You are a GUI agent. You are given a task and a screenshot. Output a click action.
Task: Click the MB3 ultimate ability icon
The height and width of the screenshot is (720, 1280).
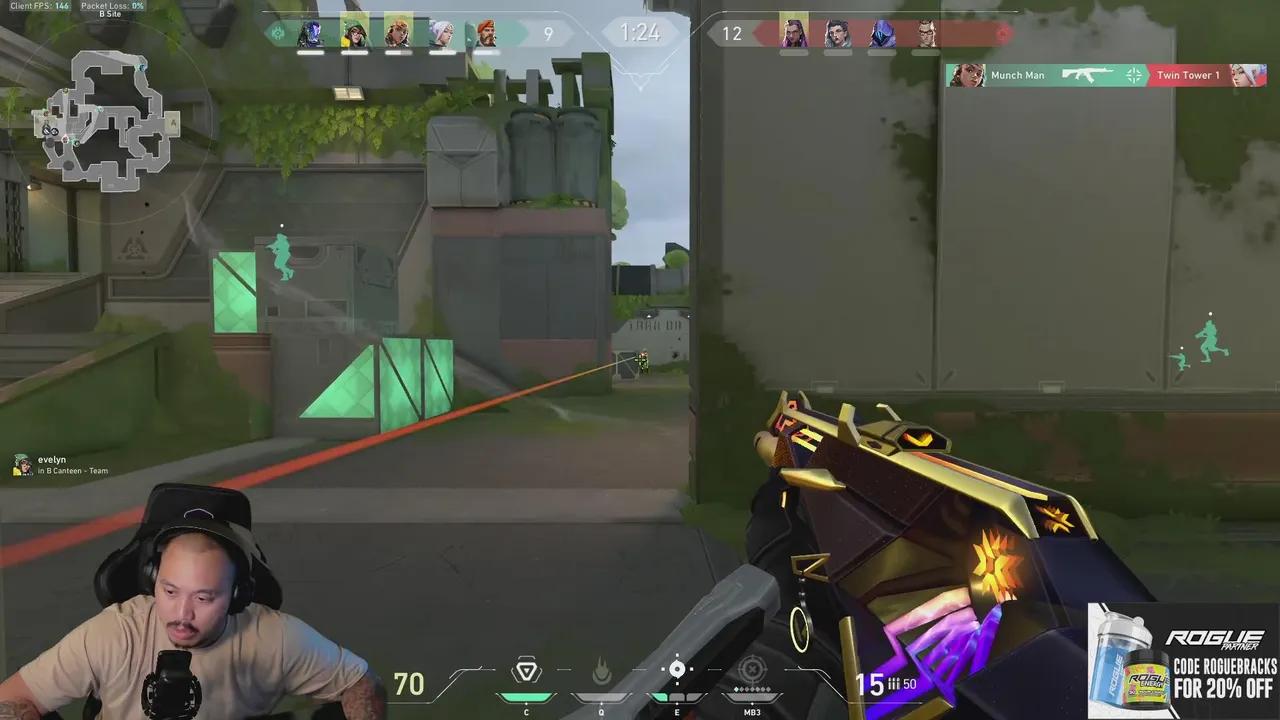pyautogui.click(x=752, y=668)
